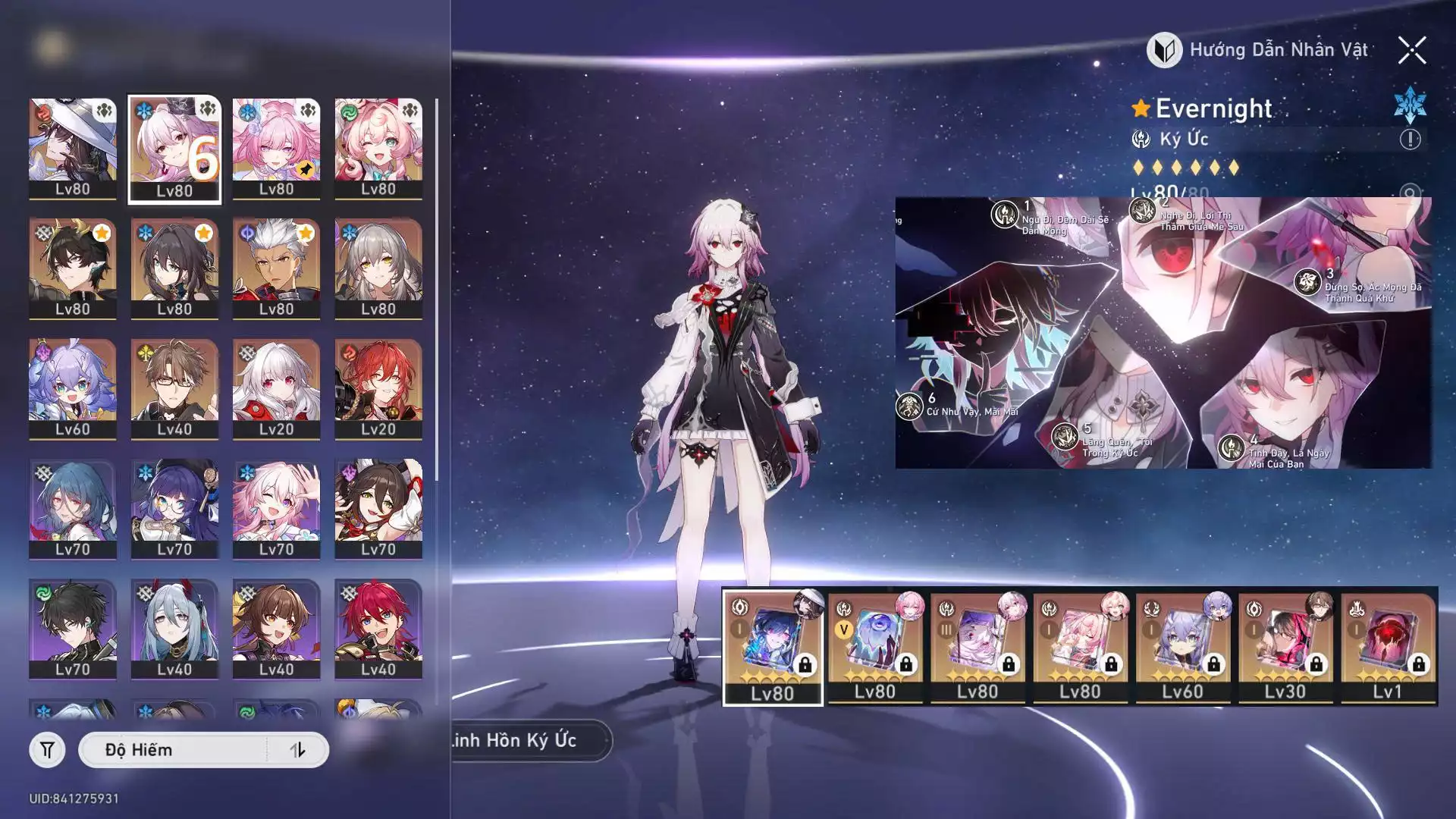Select Welt's Lv40 character portrait
The height and width of the screenshot is (819, 1456).
tap(174, 388)
